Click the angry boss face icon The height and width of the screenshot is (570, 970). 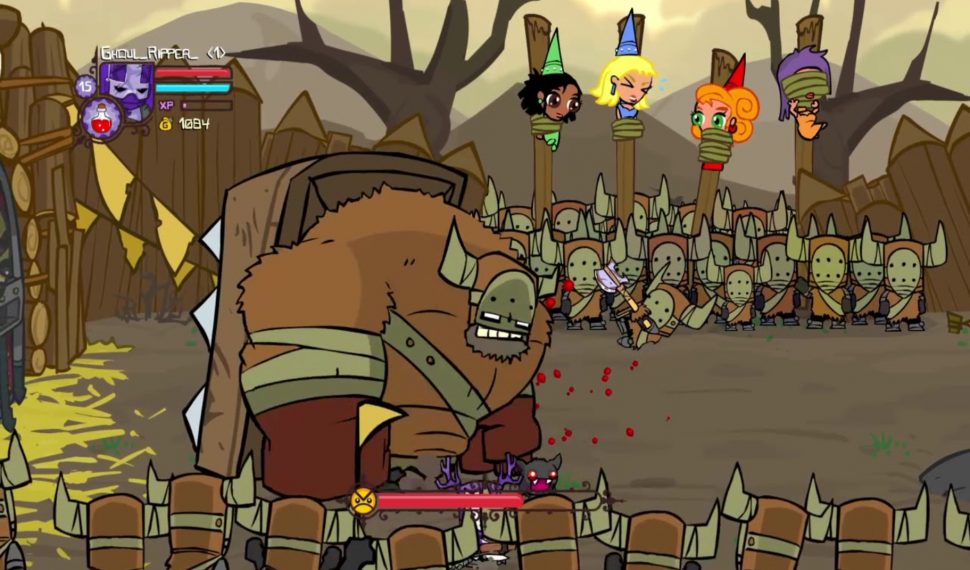362,499
